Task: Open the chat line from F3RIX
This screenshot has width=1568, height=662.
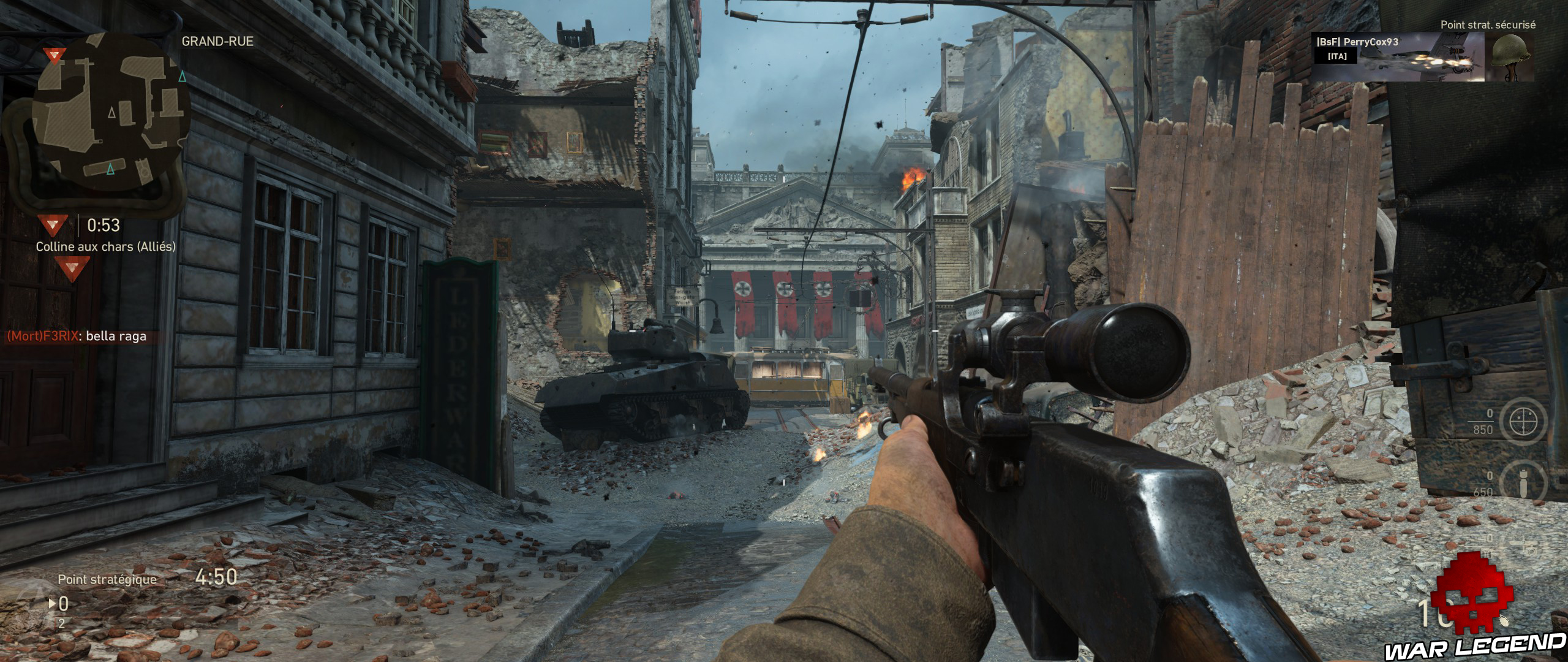Action: (77, 337)
